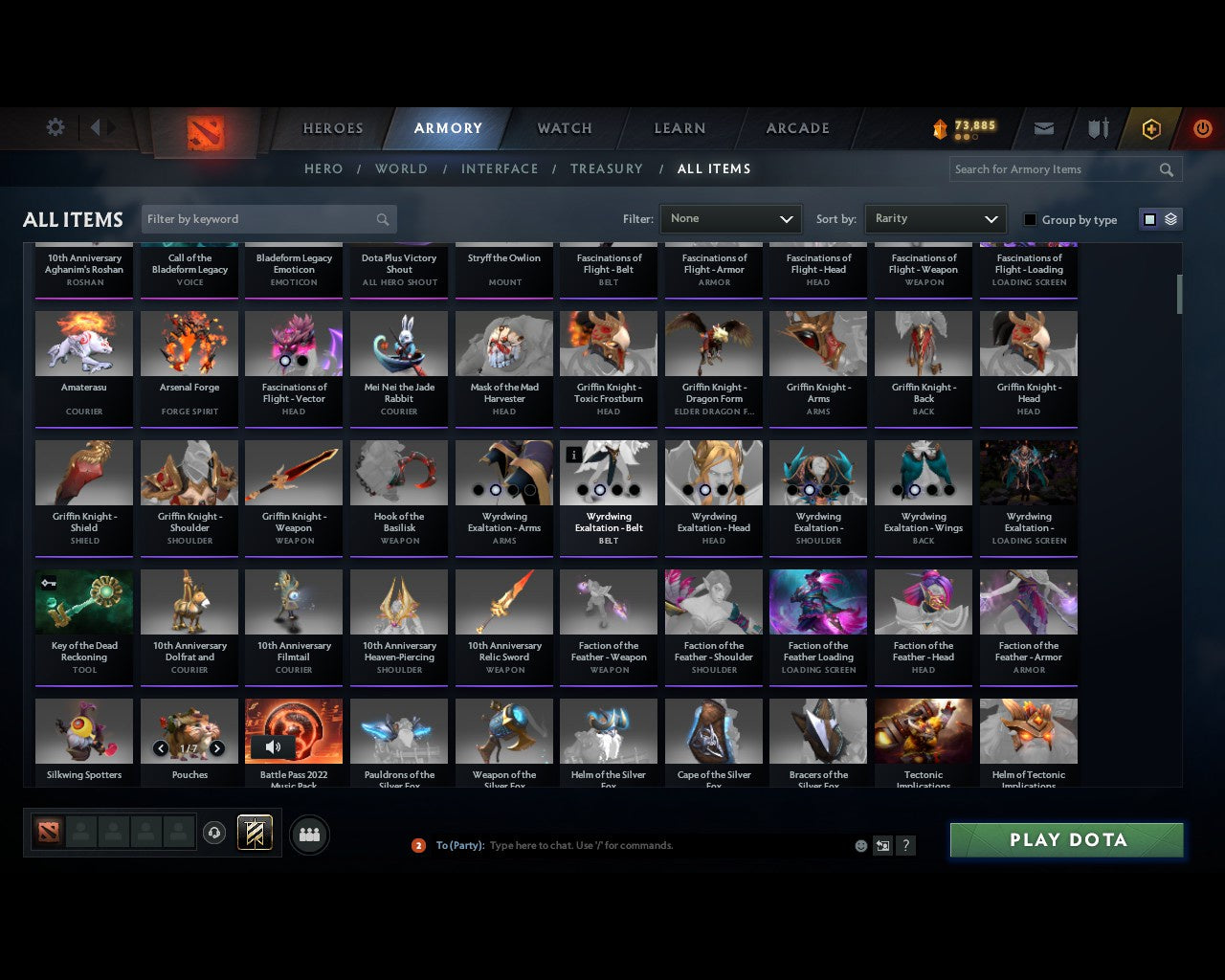Screen dimensions: 1225x980
Task: Click the Battle Pass flag icon near party slots
Action: (x=256, y=833)
